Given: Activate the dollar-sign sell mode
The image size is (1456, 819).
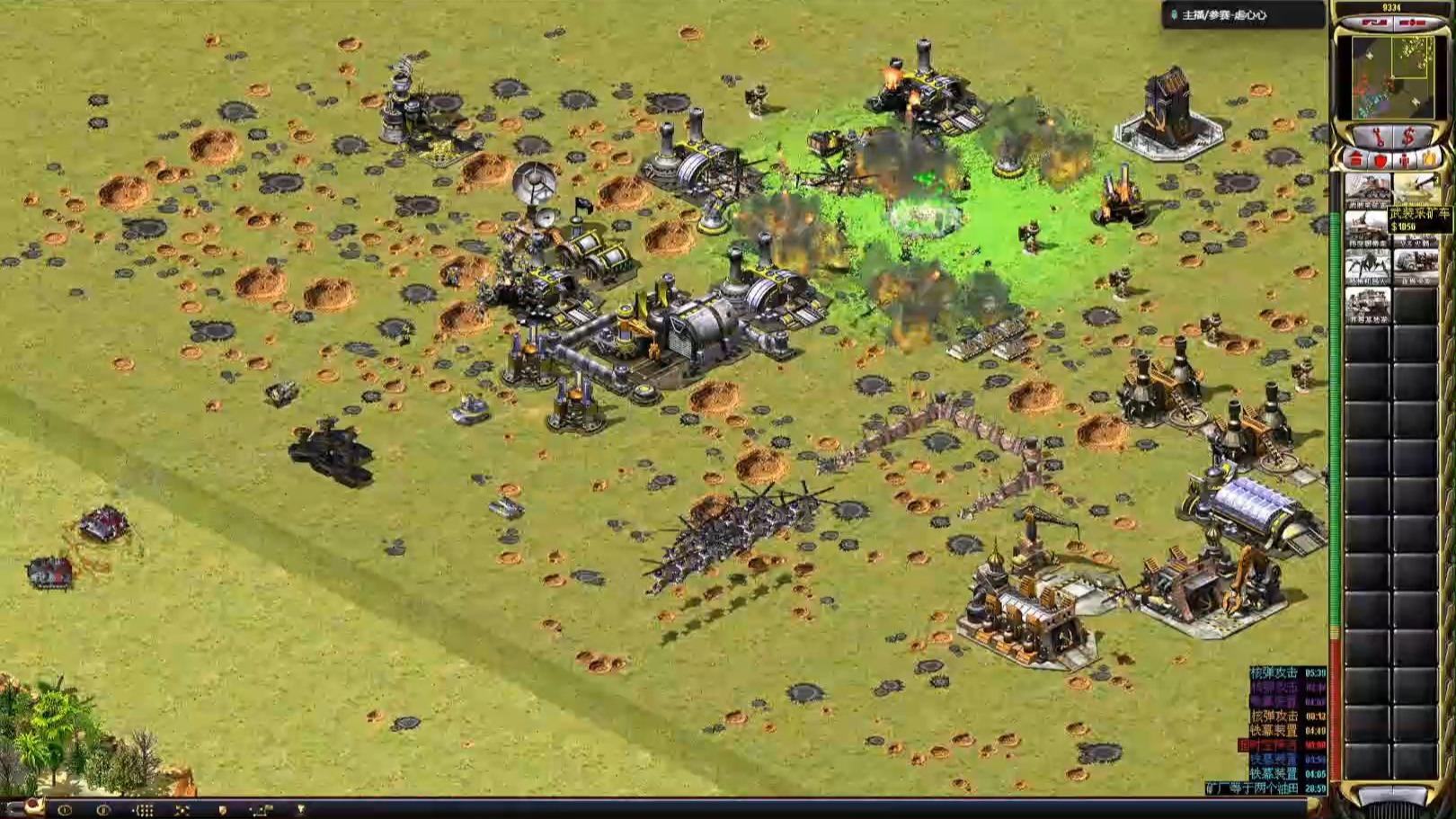Looking at the screenshot, I should (x=1408, y=137).
